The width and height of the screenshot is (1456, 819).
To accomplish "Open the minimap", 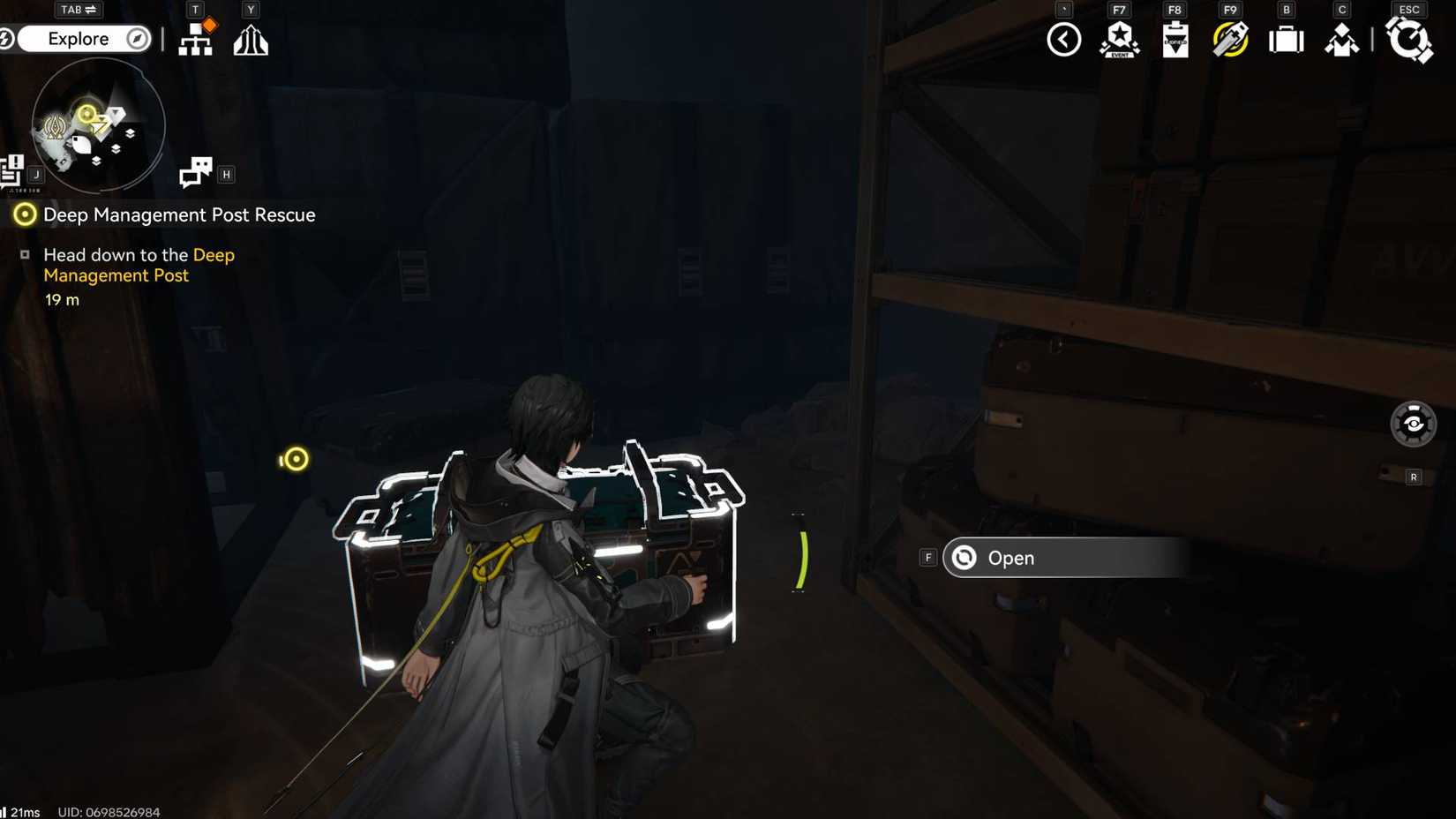I will (x=98, y=125).
